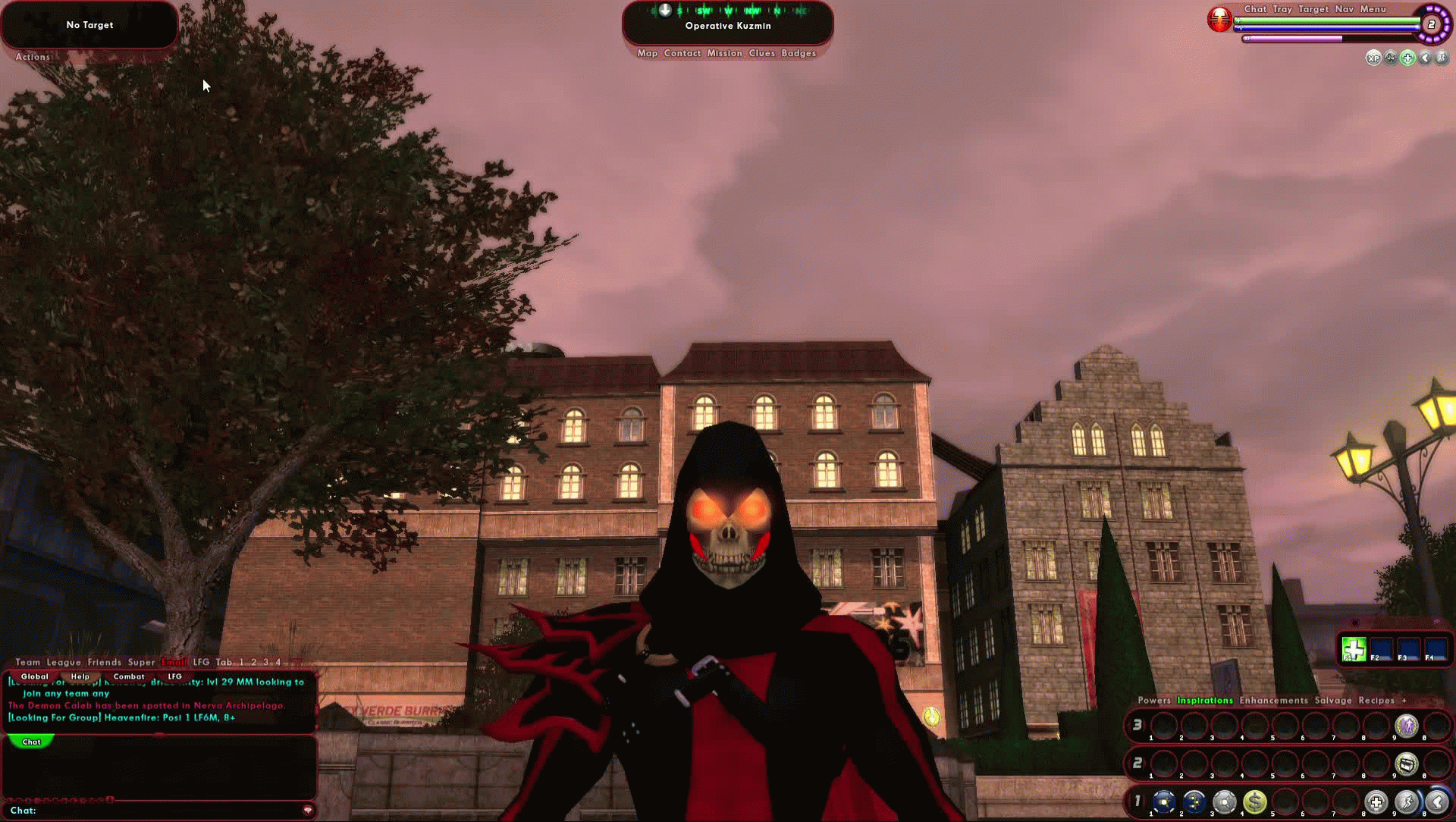Image resolution: width=1456 pixels, height=822 pixels.
Task: Open the Recipes window
Action: 1376,701
